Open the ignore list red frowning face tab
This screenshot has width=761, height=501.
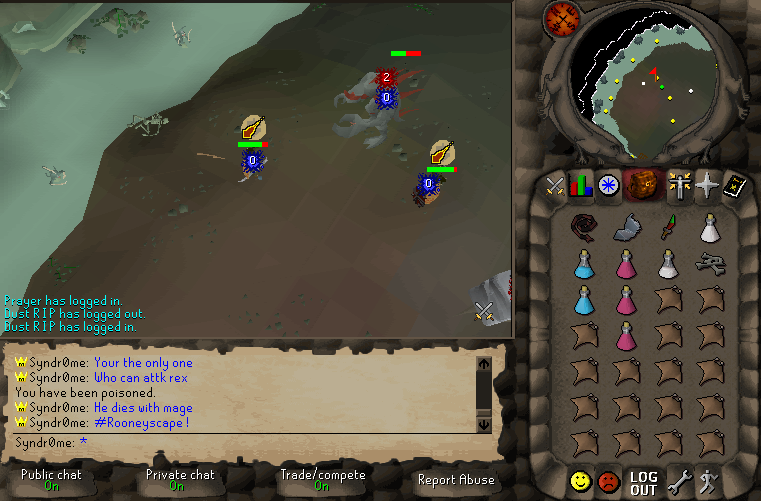tap(608, 481)
